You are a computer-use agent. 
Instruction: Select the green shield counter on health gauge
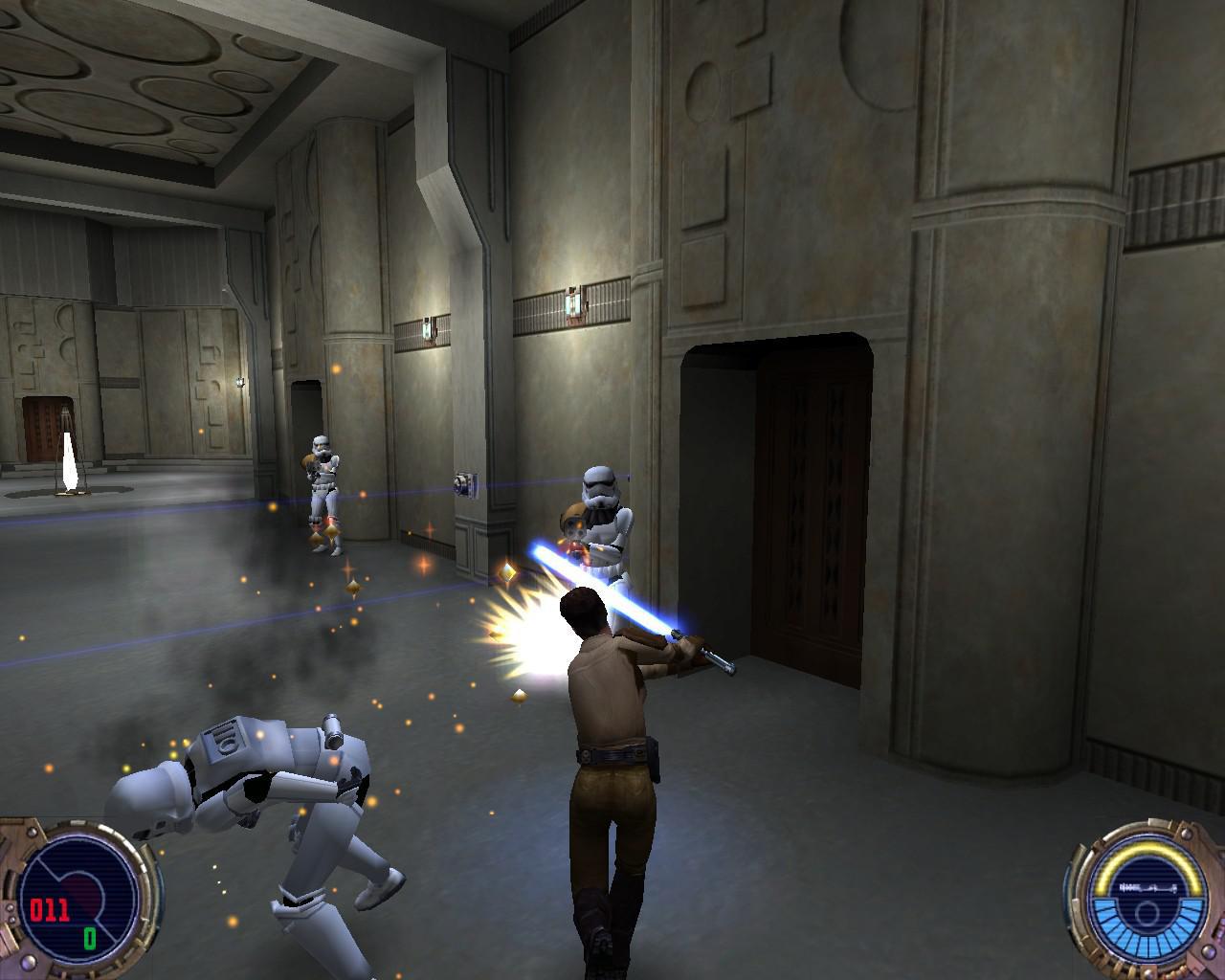tap(90, 939)
